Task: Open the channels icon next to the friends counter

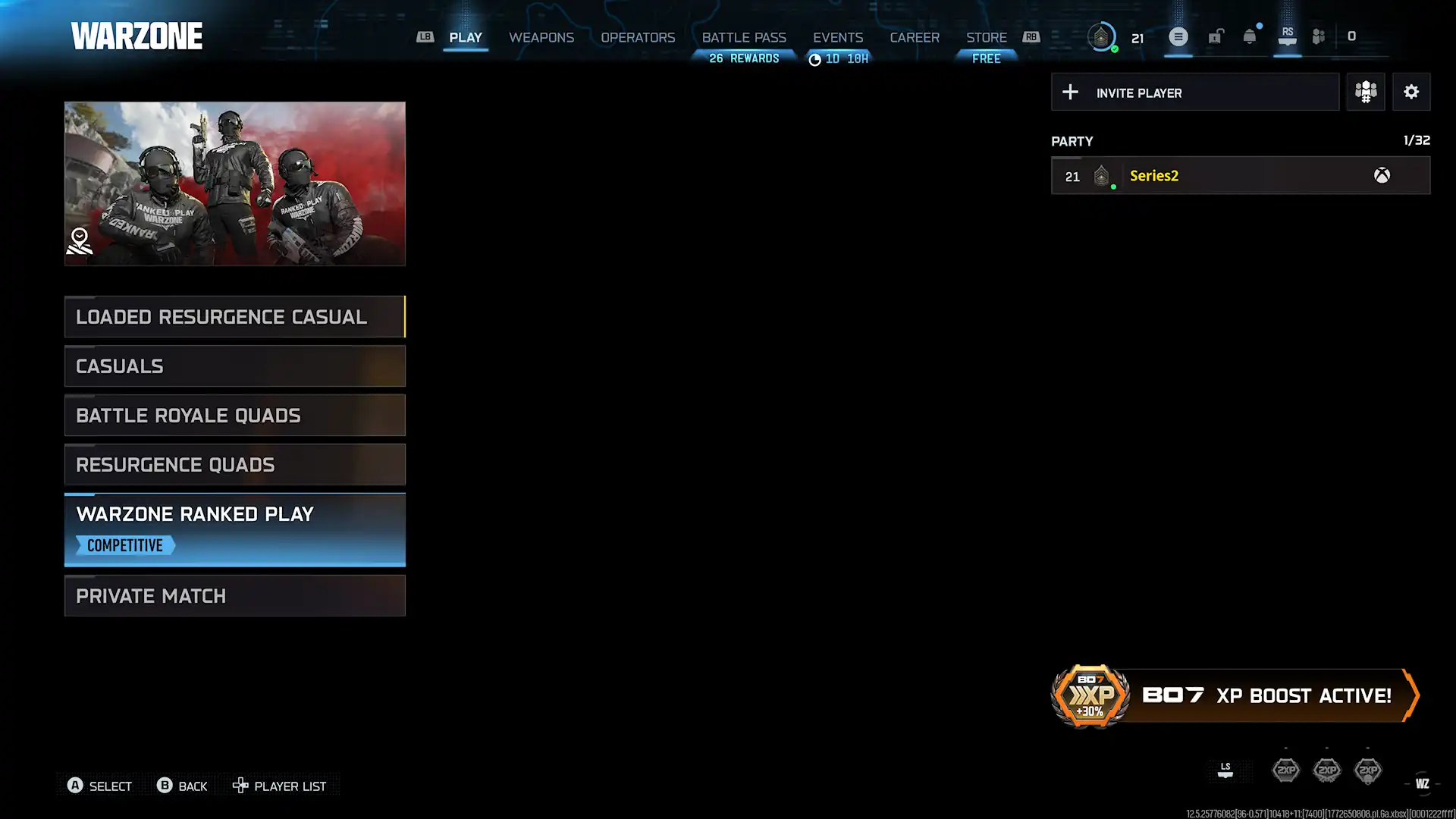Action: (1318, 36)
